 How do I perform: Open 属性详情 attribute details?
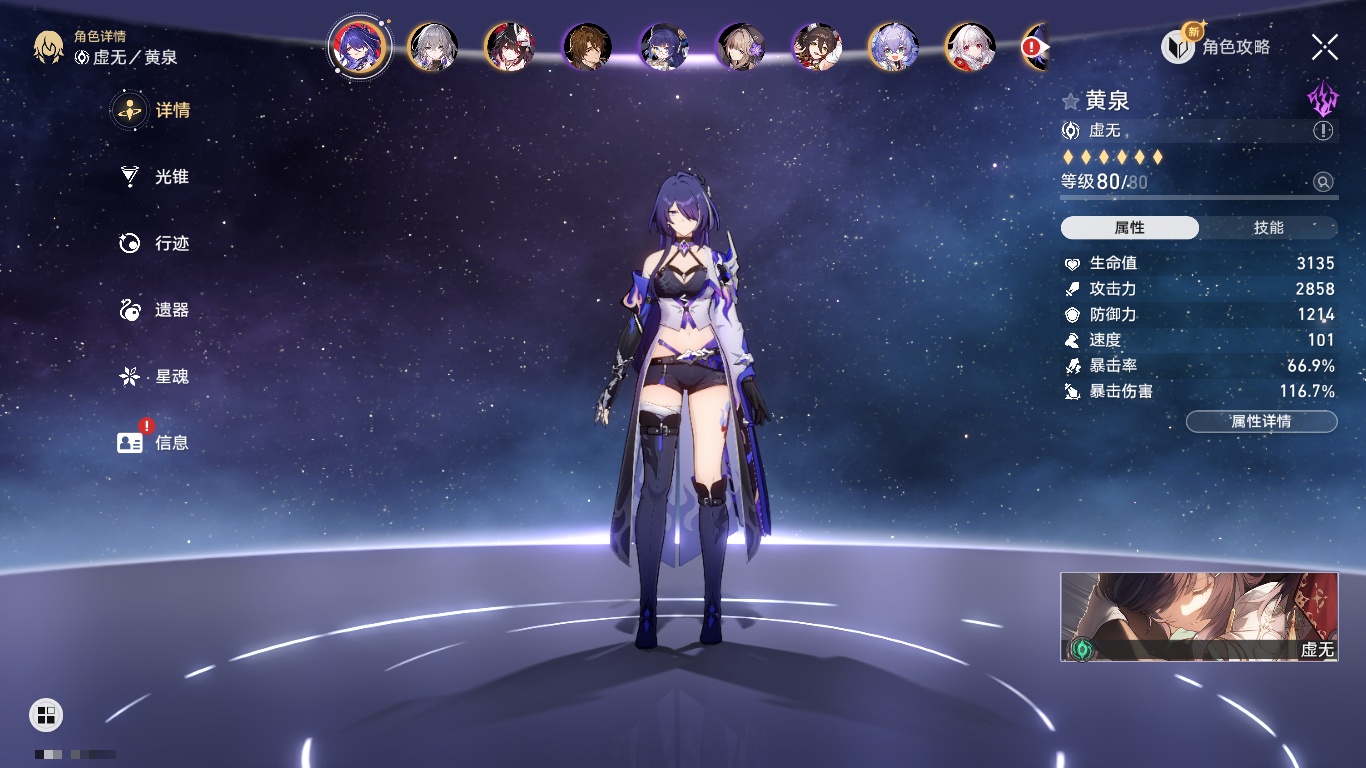[x=1261, y=422]
